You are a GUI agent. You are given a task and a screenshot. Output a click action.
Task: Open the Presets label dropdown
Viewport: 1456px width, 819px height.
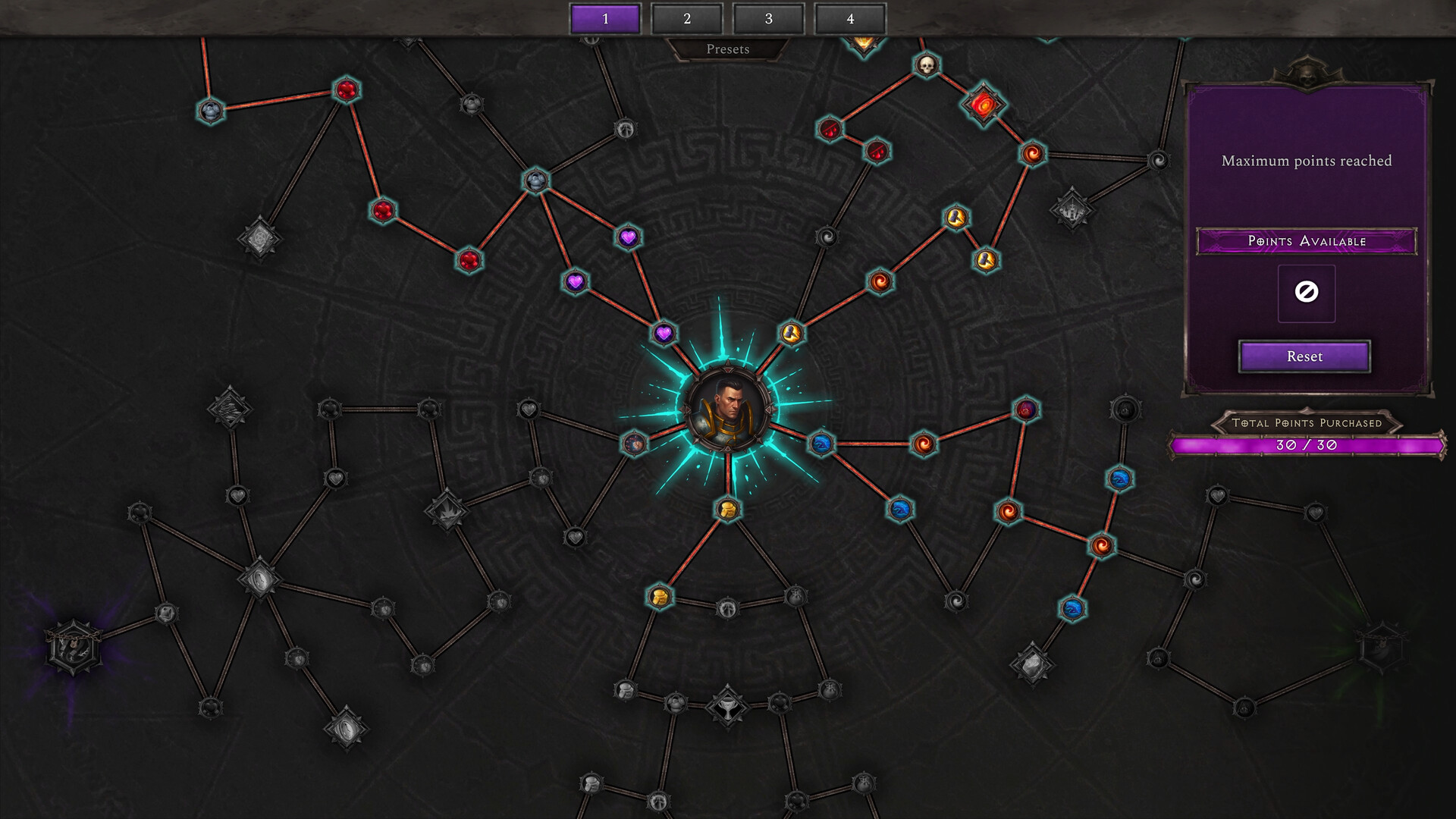[x=728, y=49]
